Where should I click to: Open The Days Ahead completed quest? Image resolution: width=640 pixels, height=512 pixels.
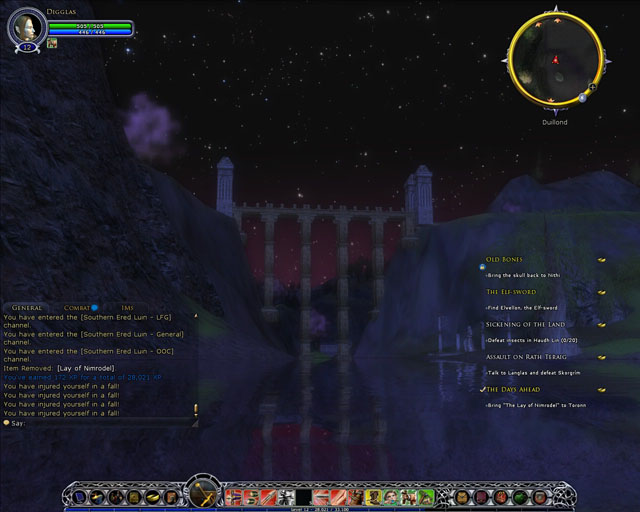(514, 389)
